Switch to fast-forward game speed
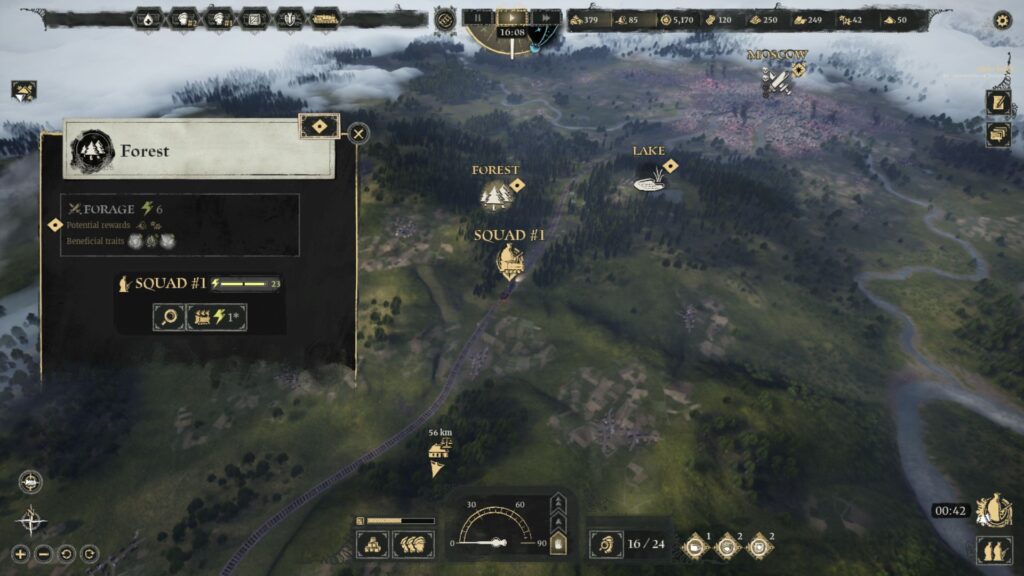Image resolution: width=1024 pixels, height=576 pixels. click(x=544, y=17)
